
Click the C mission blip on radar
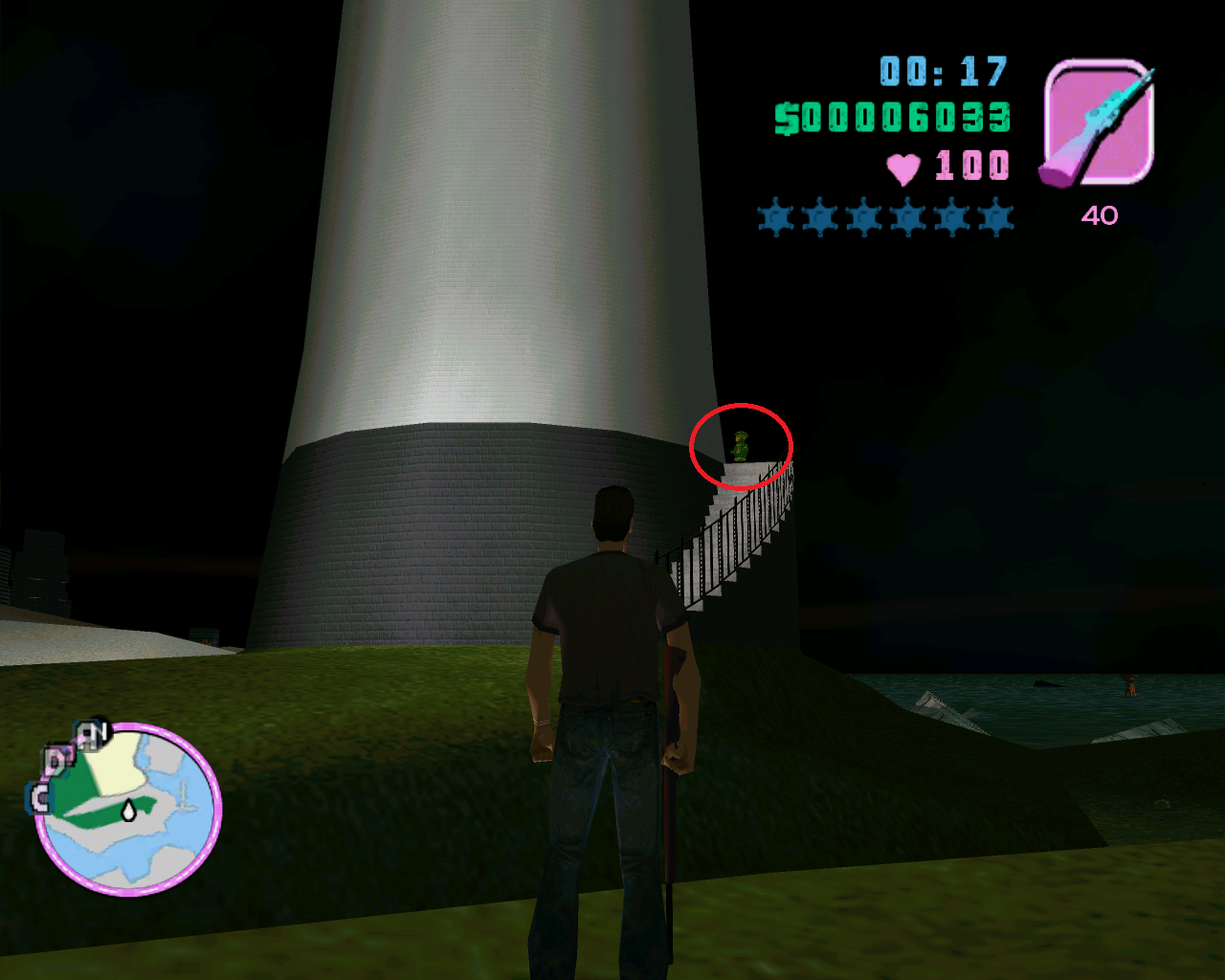pos(40,797)
